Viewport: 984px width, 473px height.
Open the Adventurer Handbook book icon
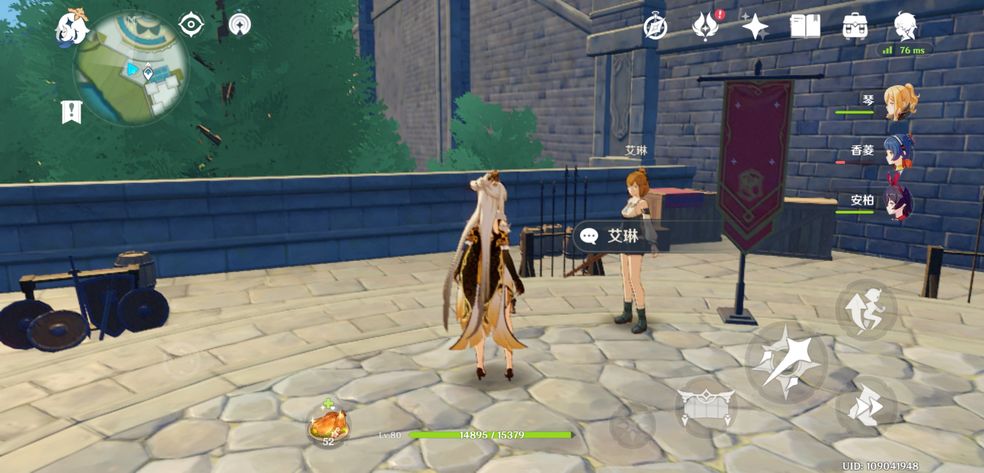[805, 26]
